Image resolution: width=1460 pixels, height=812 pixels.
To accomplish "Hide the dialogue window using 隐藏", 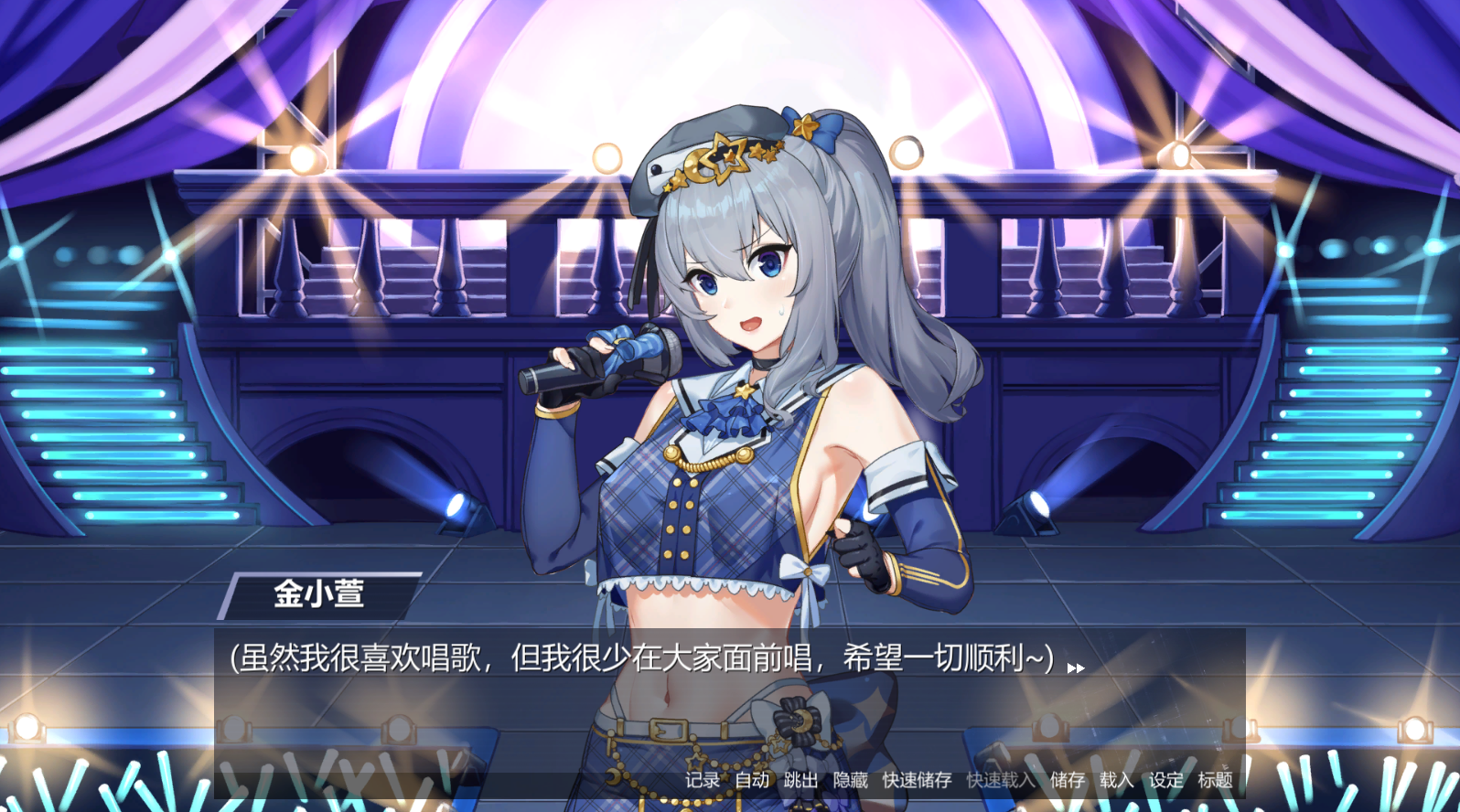I will [x=849, y=781].
